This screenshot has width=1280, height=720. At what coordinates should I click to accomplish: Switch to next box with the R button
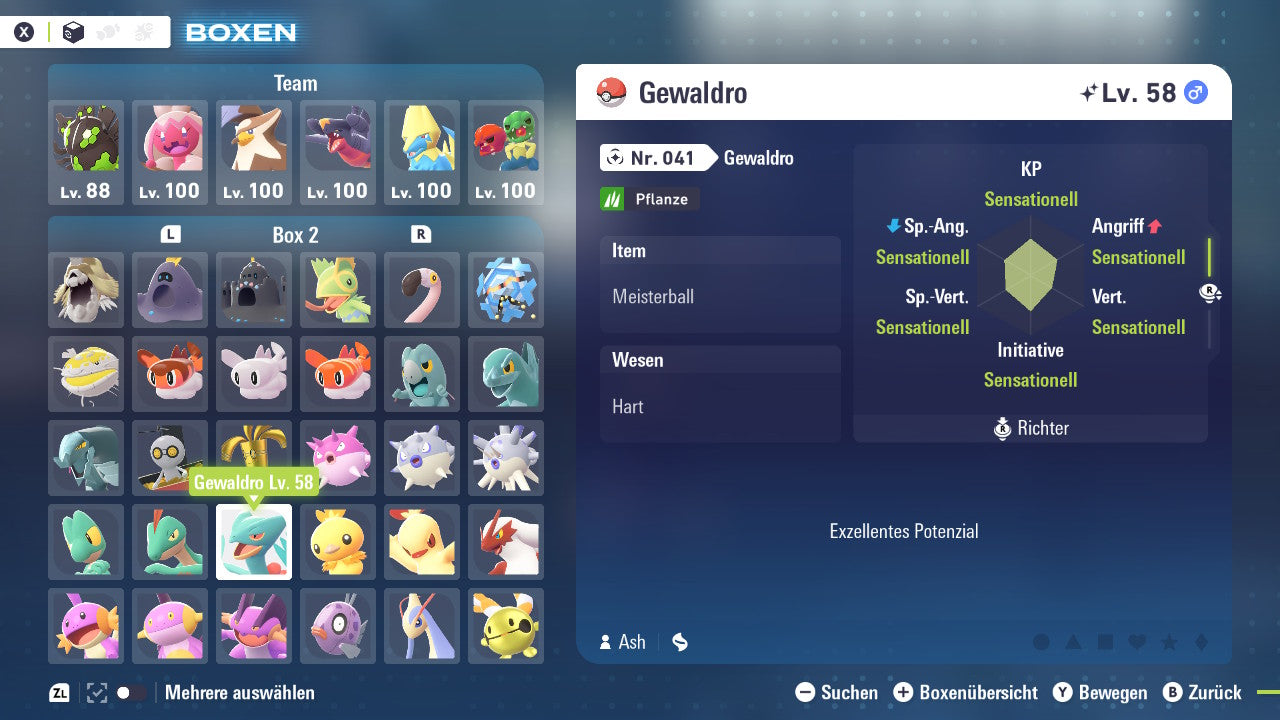(x=421, y=235)
